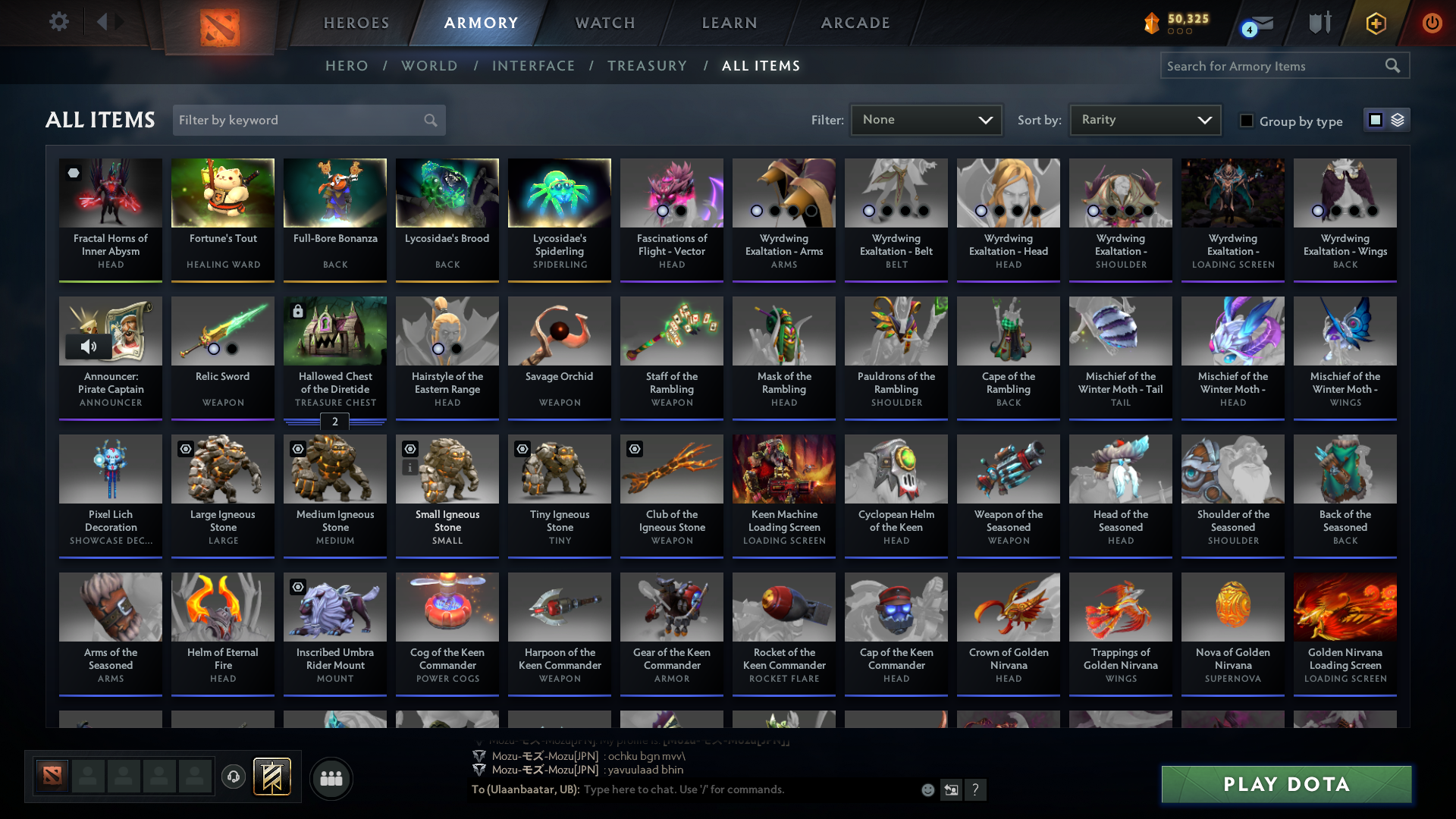Click the HEROES menu item

click(x=356, y=23)
